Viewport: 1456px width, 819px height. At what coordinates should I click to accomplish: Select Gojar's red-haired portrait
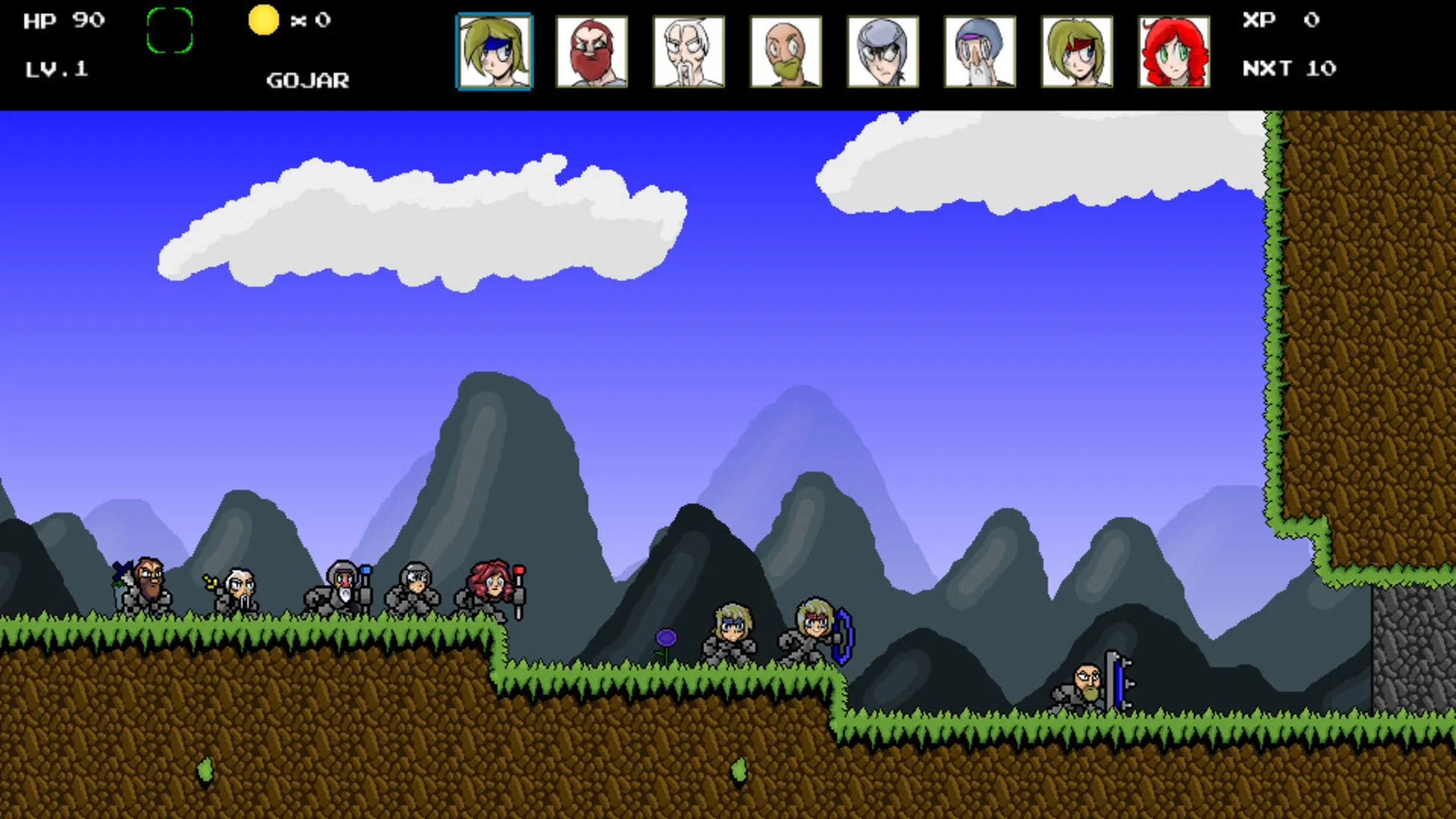coord(1174,53)
